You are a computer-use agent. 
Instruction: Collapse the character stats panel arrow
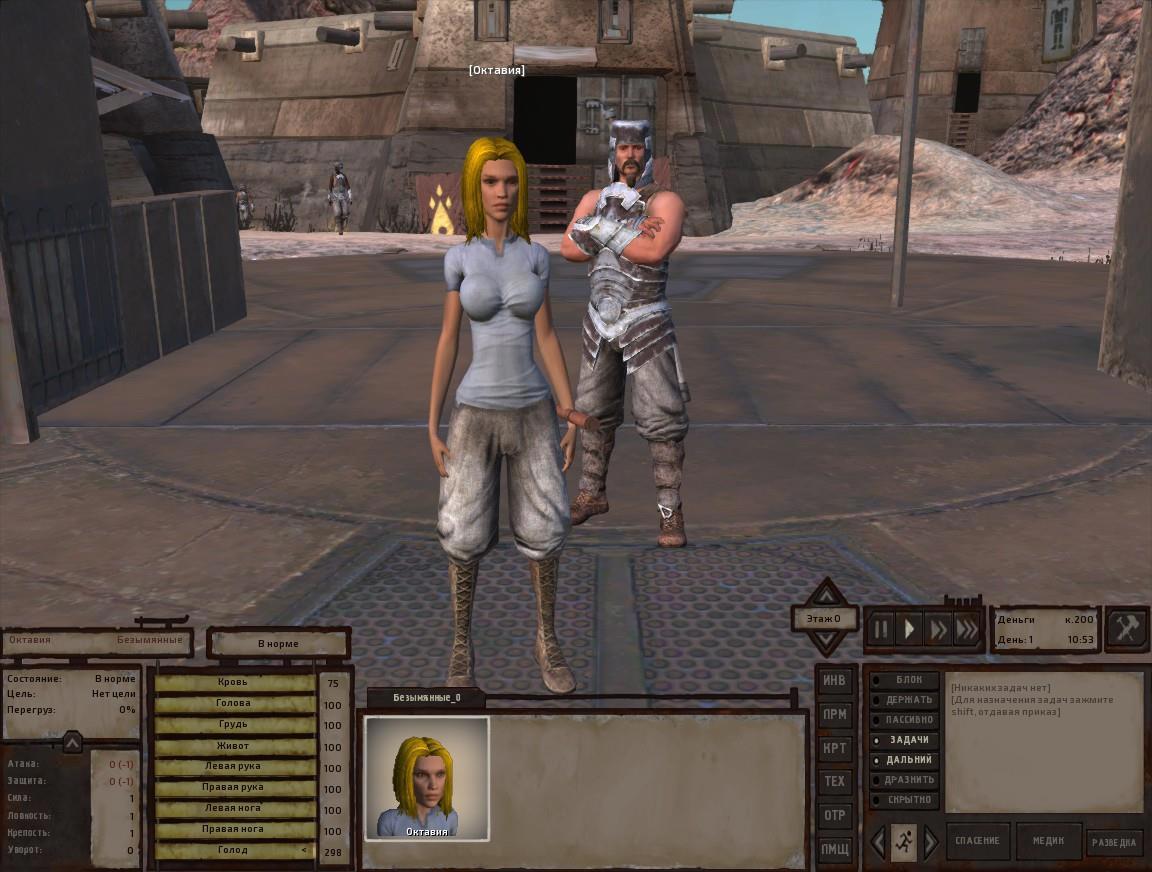click(72, 742)
